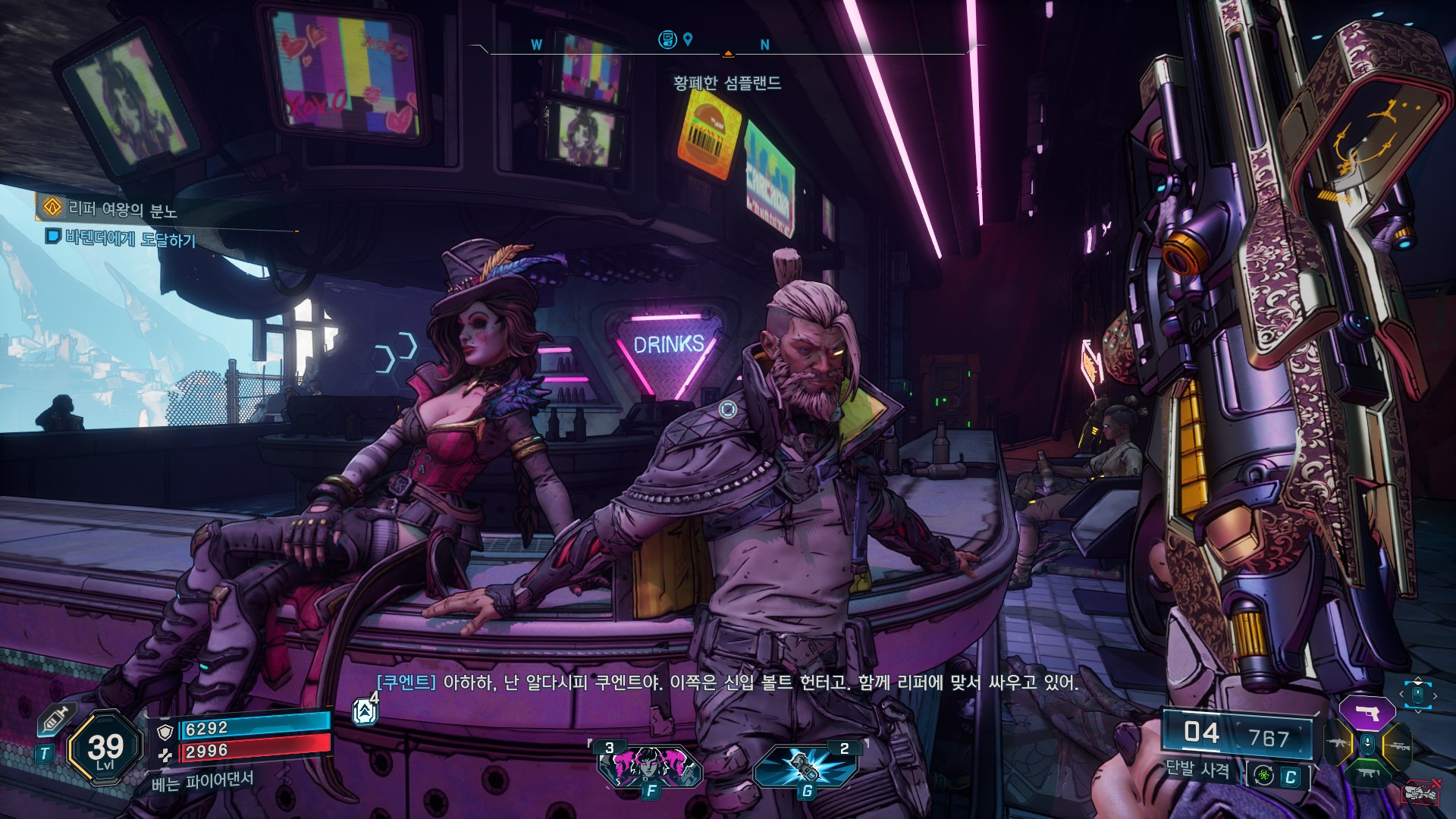This screenshot has height=819, width=1456.
Task: Open the tracked quest 리퍼 여왕의 분노
Action: pyautogui.click(x=121, y=209)
